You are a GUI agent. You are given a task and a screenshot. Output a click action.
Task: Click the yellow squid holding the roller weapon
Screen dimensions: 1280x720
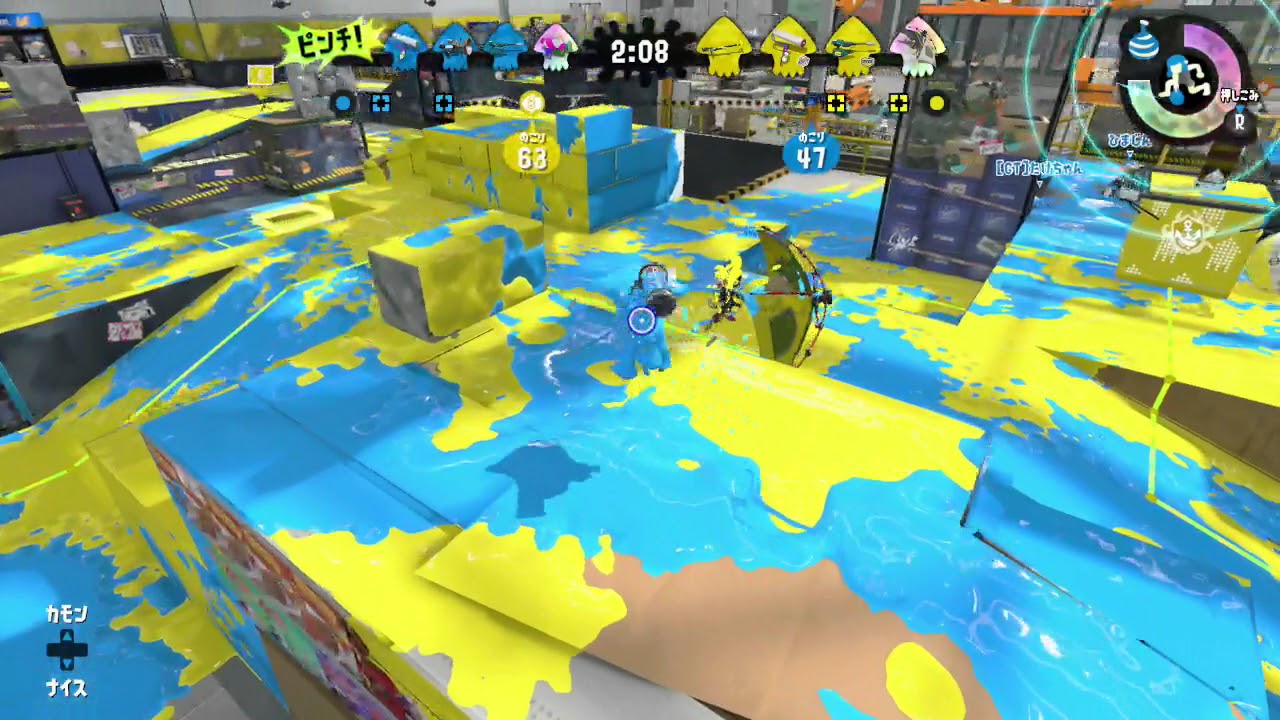coord(785,50)
